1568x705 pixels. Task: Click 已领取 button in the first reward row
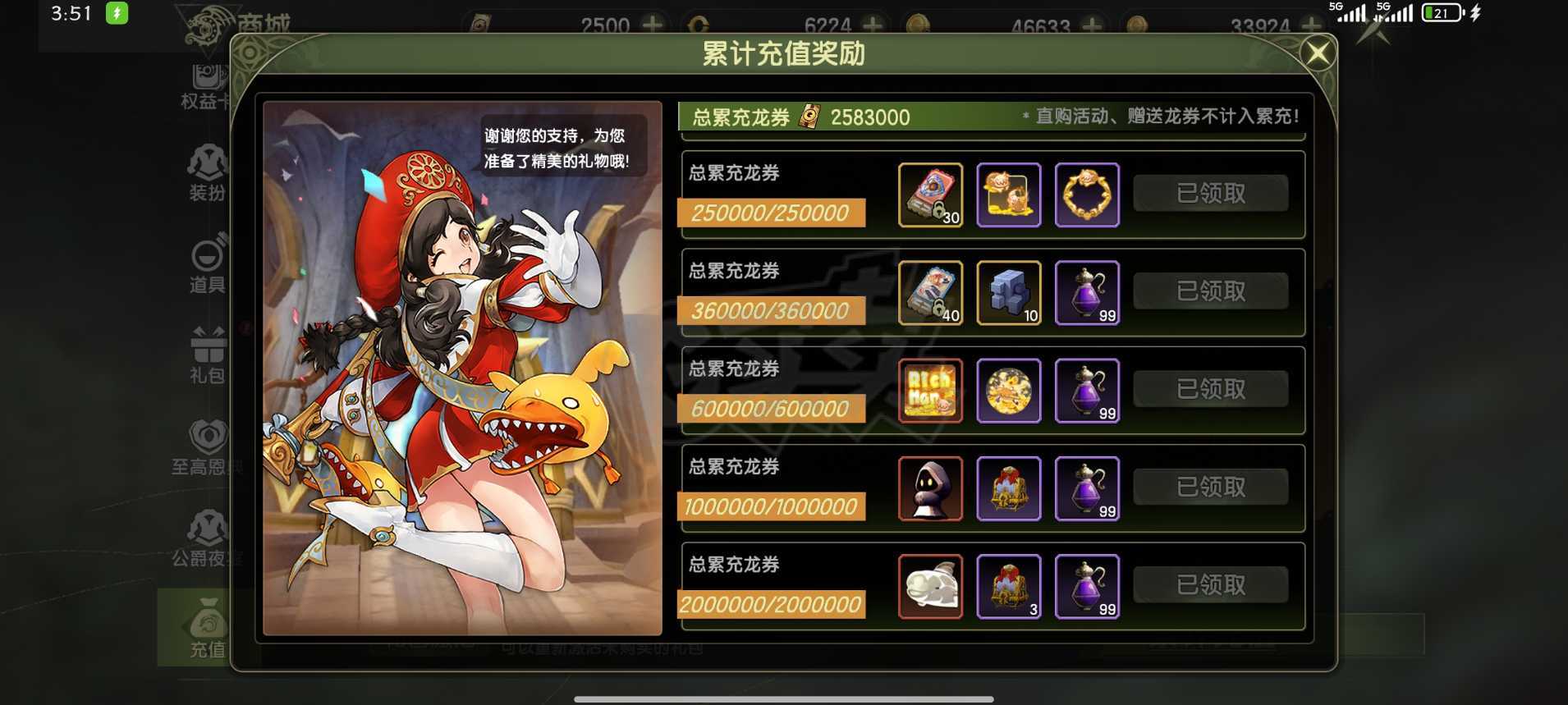tap(1210, 192)
